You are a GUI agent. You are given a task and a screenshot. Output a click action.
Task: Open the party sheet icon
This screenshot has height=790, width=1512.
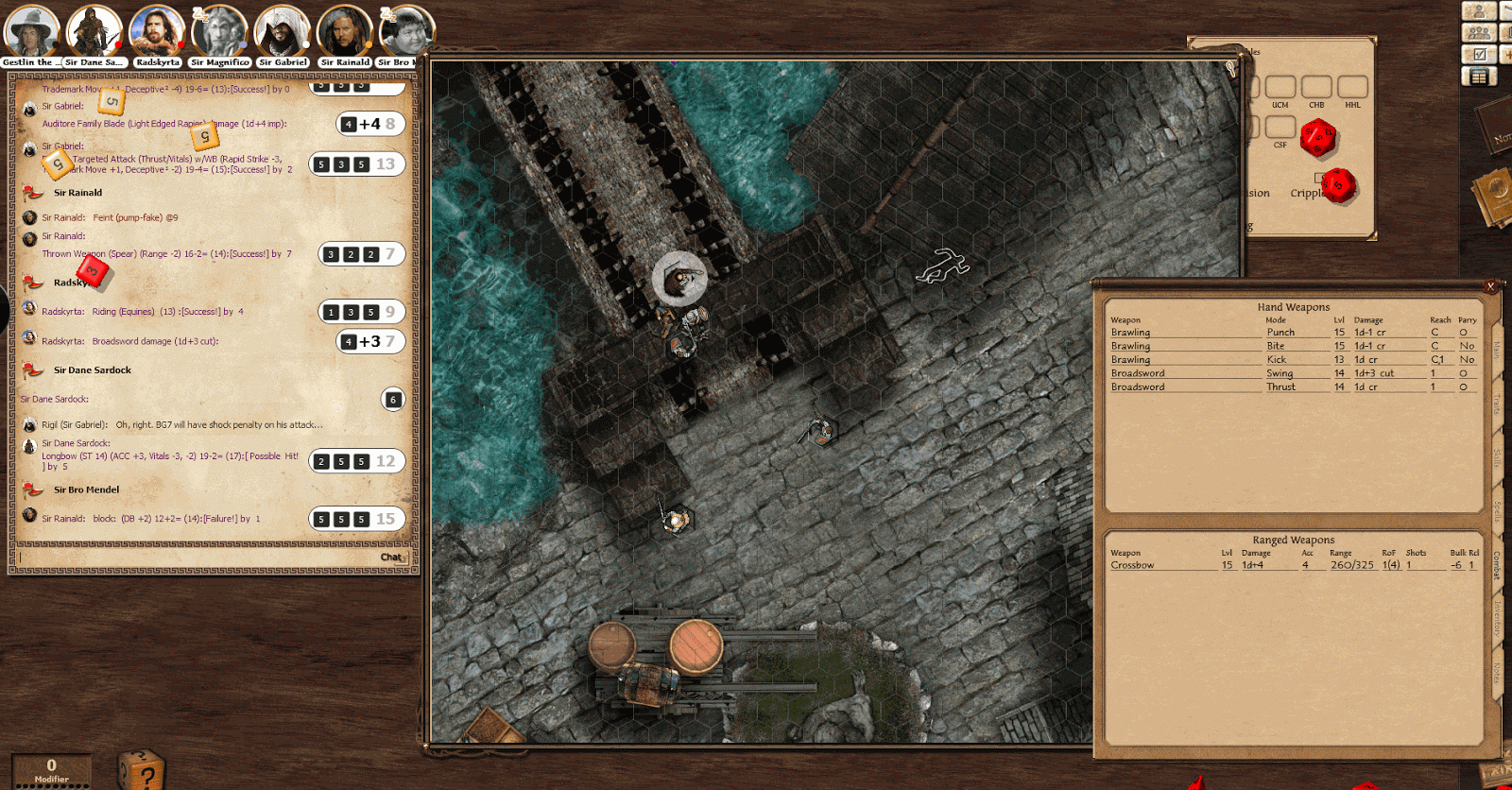pyautogui.click(x=1480, y=31)
